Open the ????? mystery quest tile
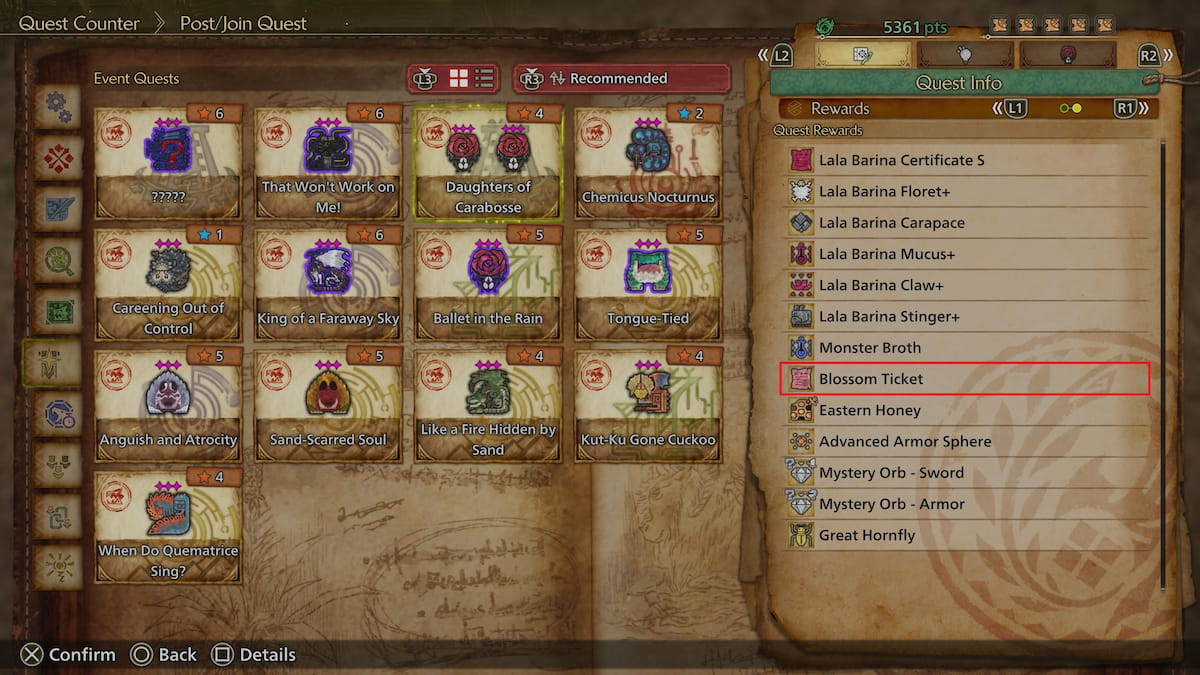Viewport: 1200px width, 675px height. (168, 162)
